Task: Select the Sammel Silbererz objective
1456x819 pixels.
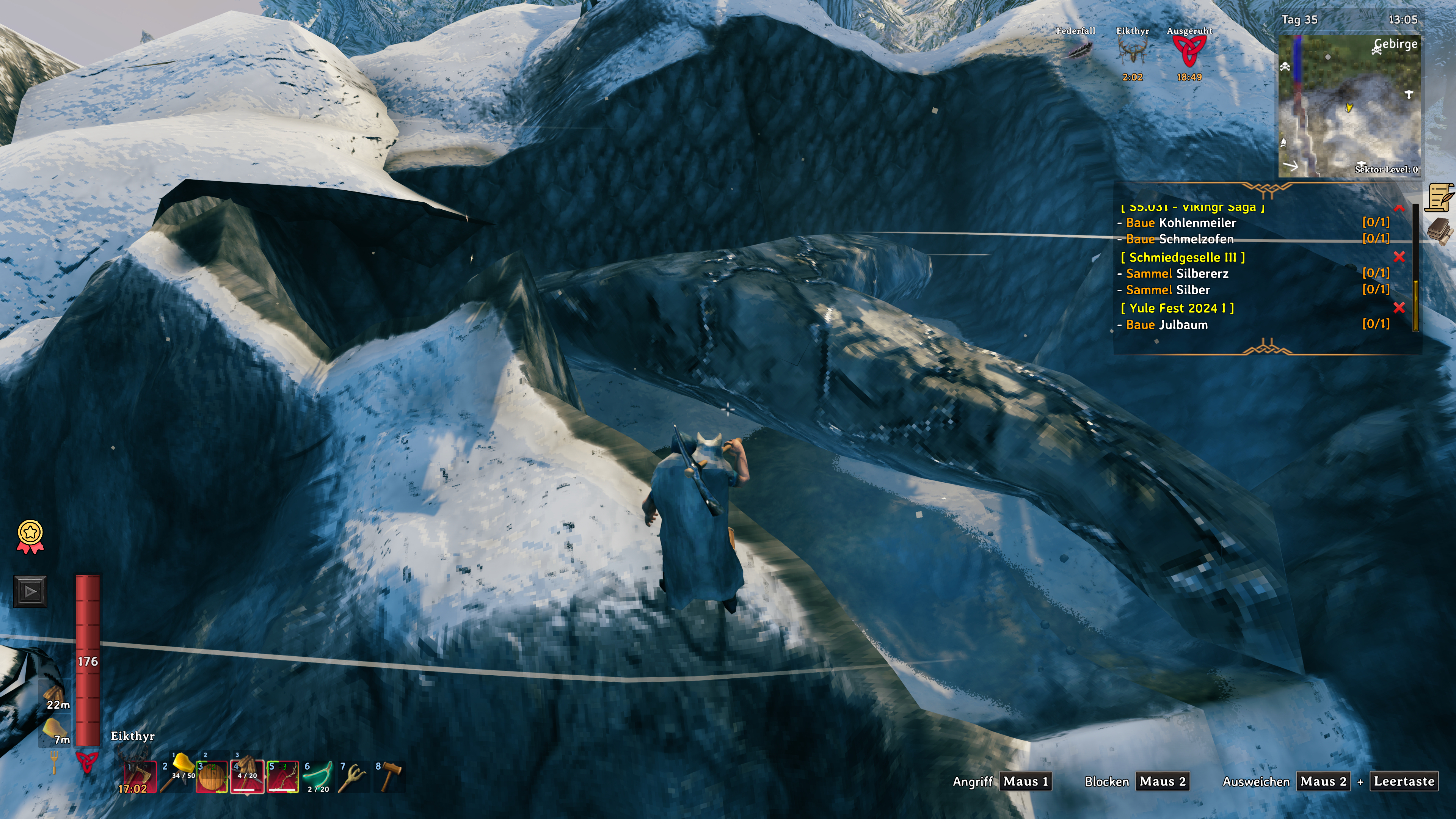Action: click(x=1177, y=273)
